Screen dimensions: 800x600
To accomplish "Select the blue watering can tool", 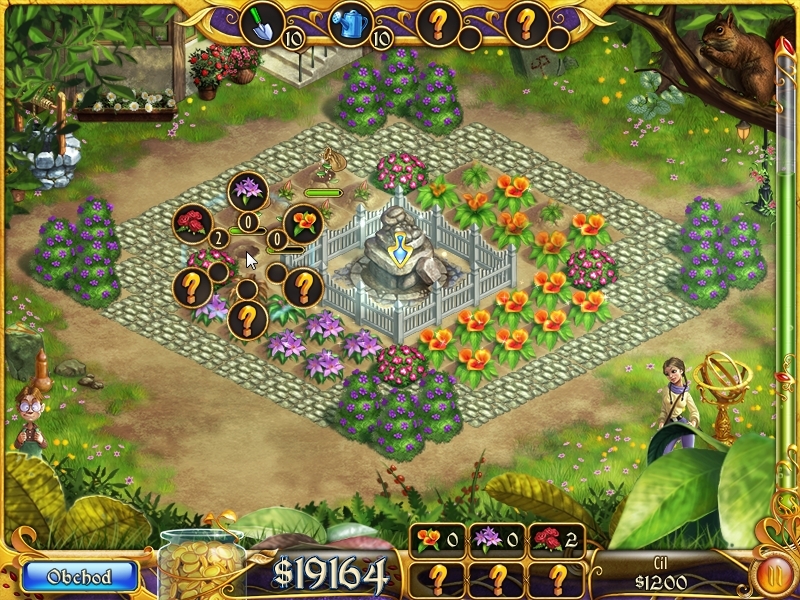I will pos(349,24).
